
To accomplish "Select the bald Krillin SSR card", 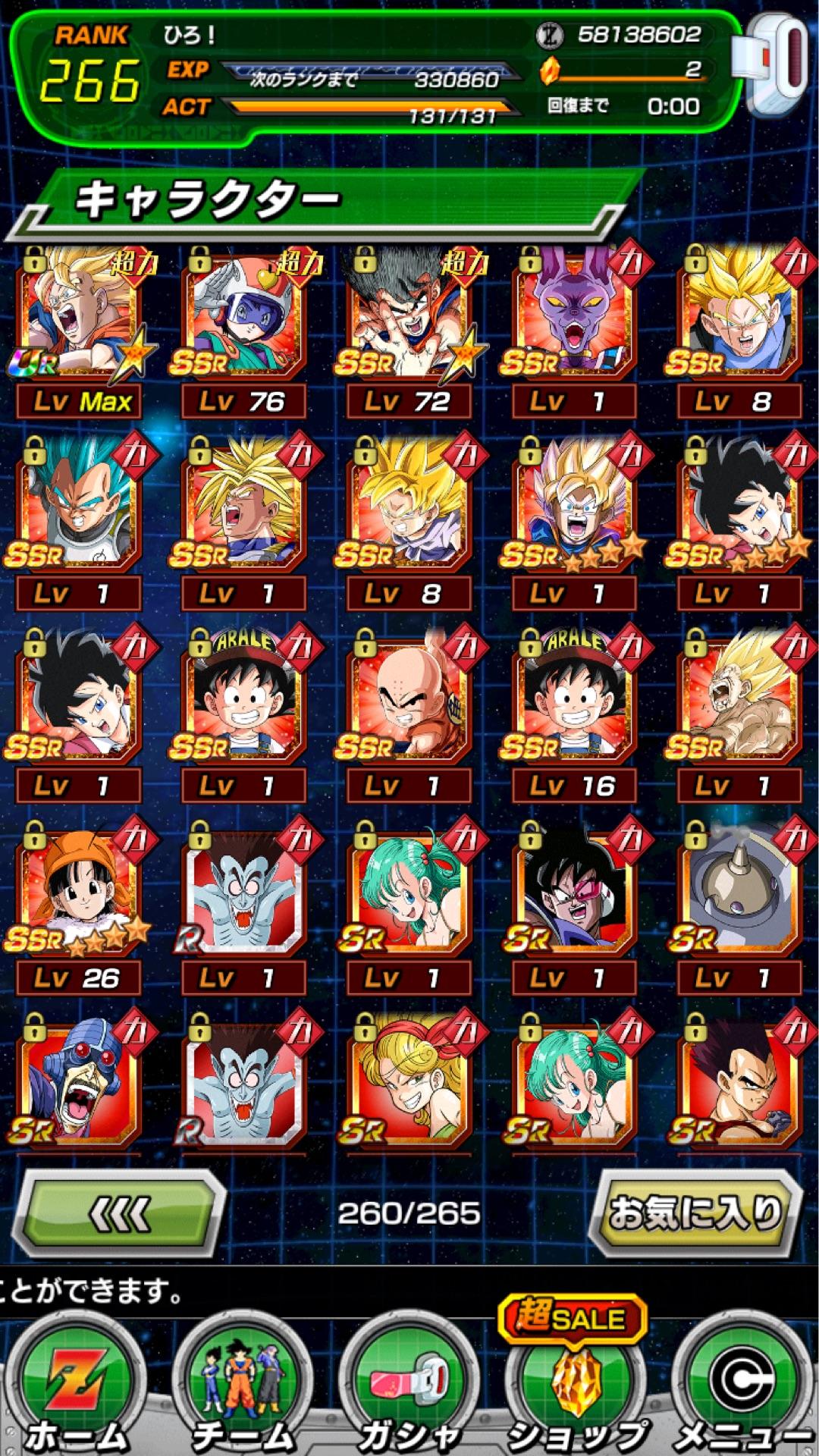I will (409, 701).
